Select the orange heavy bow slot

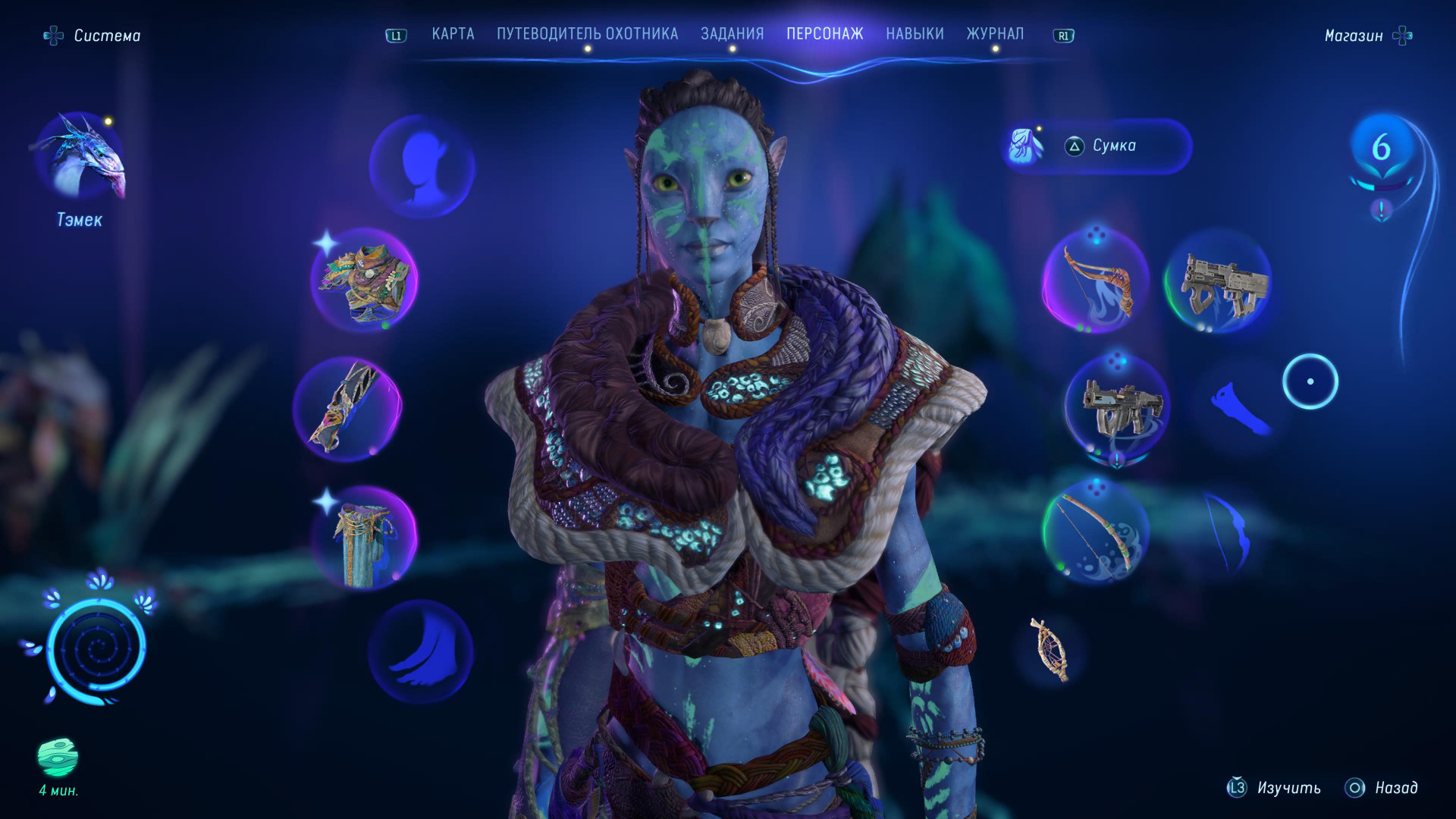[x=1095, y=281]
